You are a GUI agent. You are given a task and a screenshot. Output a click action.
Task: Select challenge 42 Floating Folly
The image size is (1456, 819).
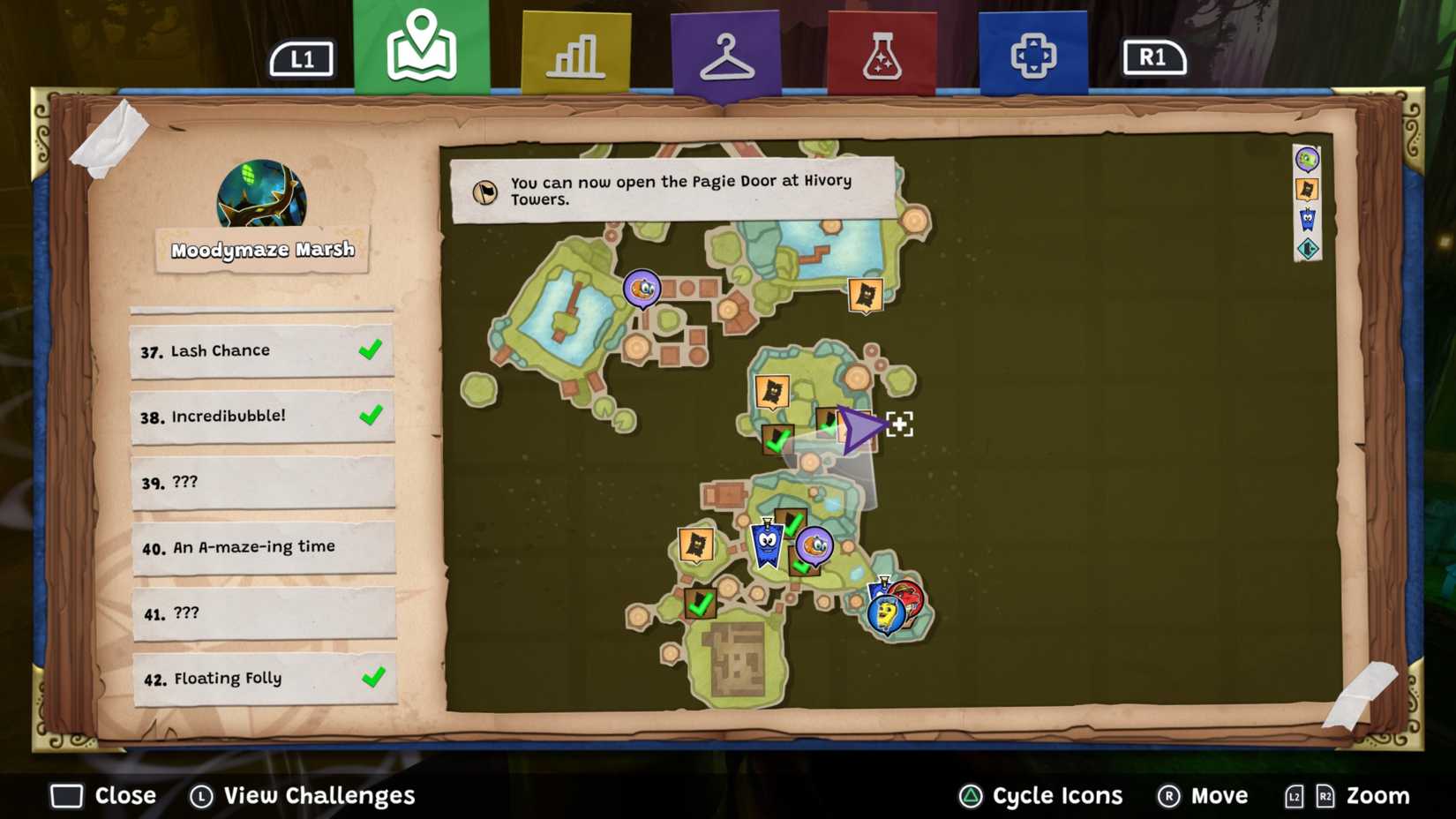(x=265, y=678)
